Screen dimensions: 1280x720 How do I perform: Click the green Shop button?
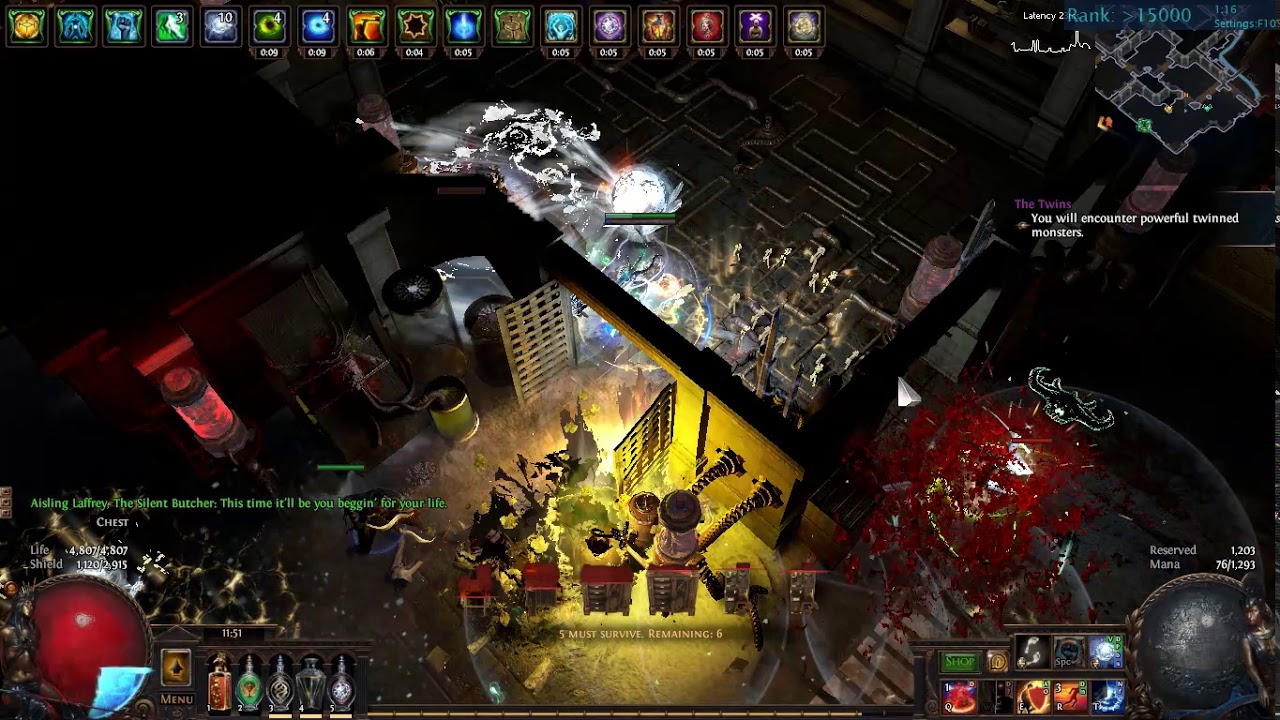(x=960, y=661)
